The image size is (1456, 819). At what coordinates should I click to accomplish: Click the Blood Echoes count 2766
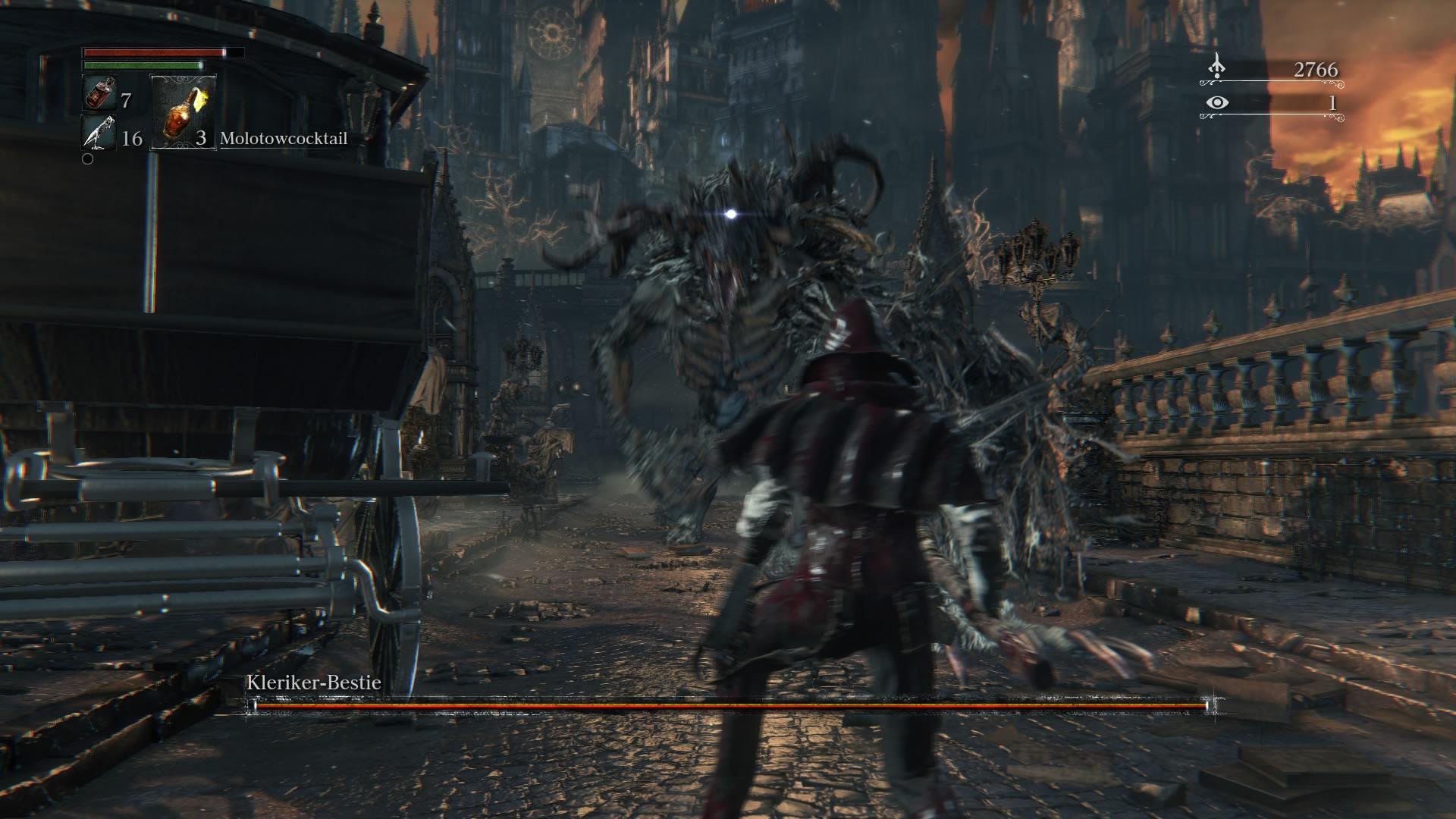coord(1315,68)
